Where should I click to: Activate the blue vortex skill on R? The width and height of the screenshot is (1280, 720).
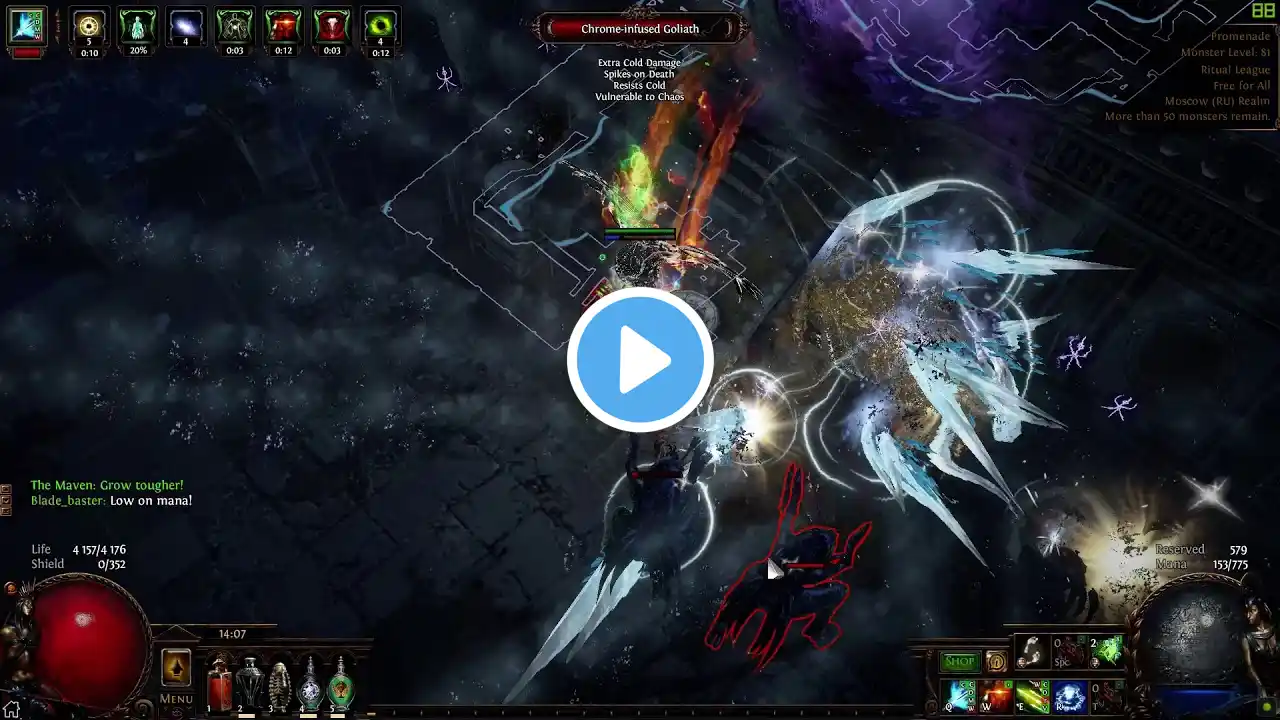coord(1069,696)
